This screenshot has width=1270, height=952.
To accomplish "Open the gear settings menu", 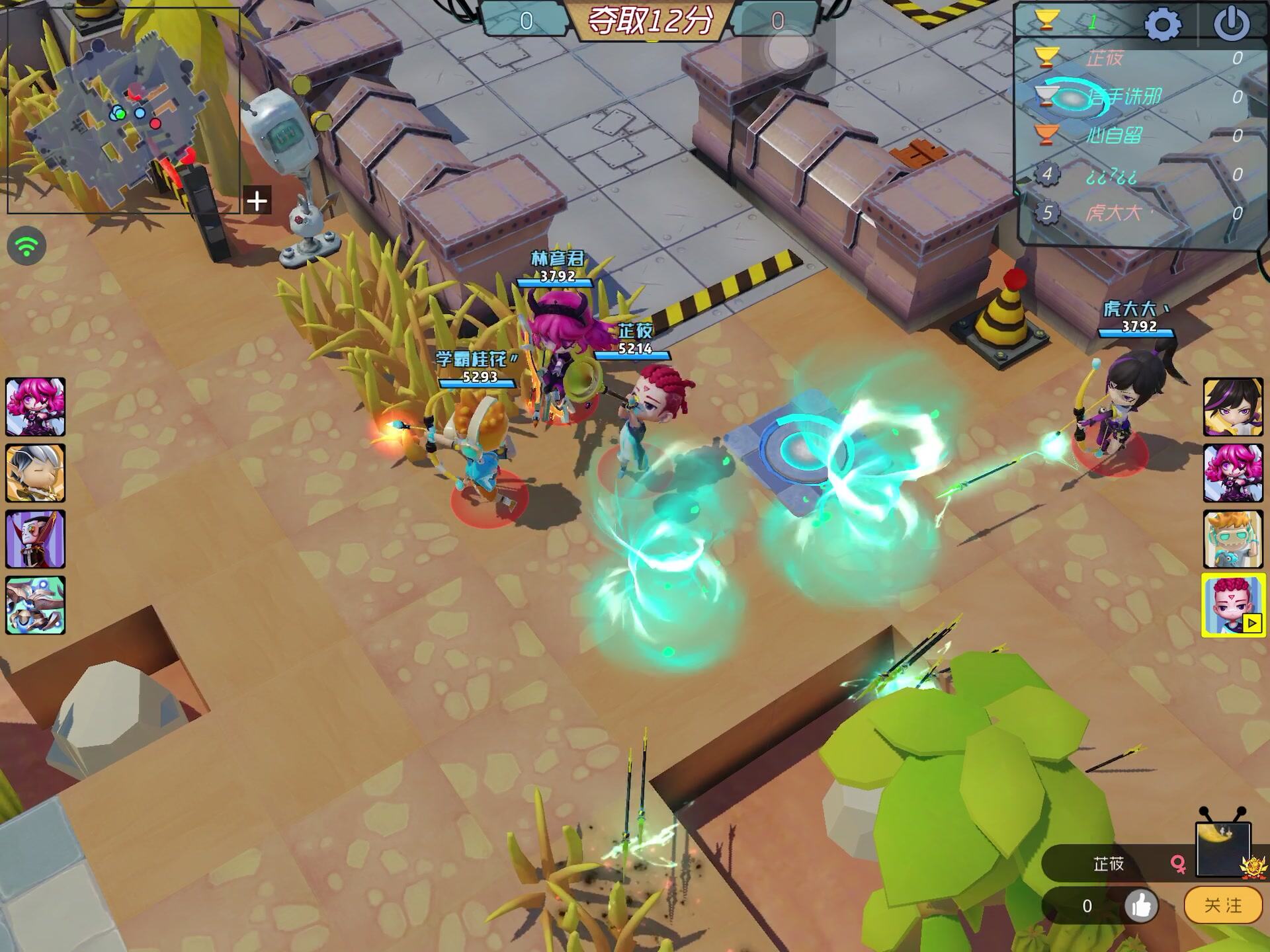I will click(x=1162, y=24).
